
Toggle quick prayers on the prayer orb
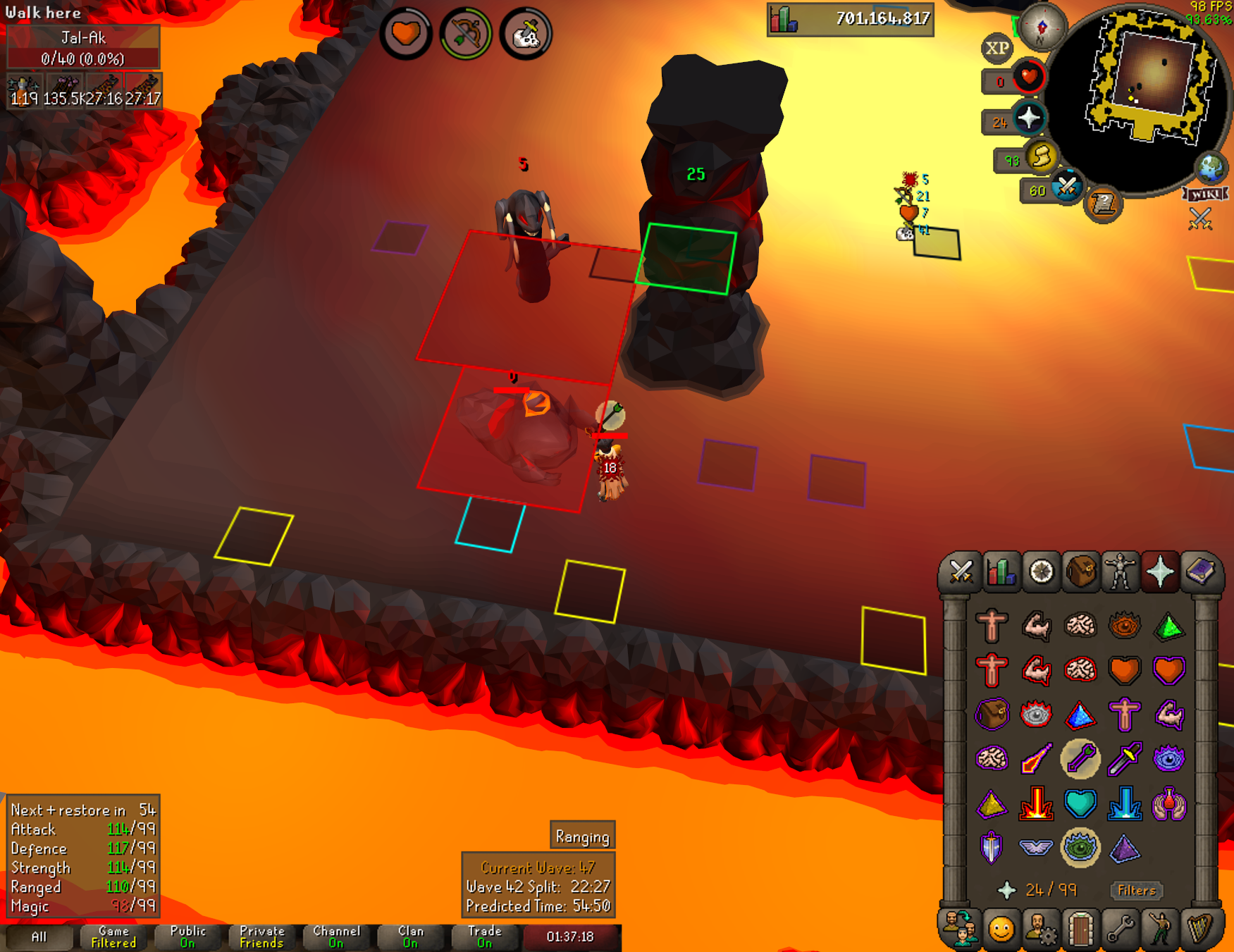click(x=1028, y=118)
